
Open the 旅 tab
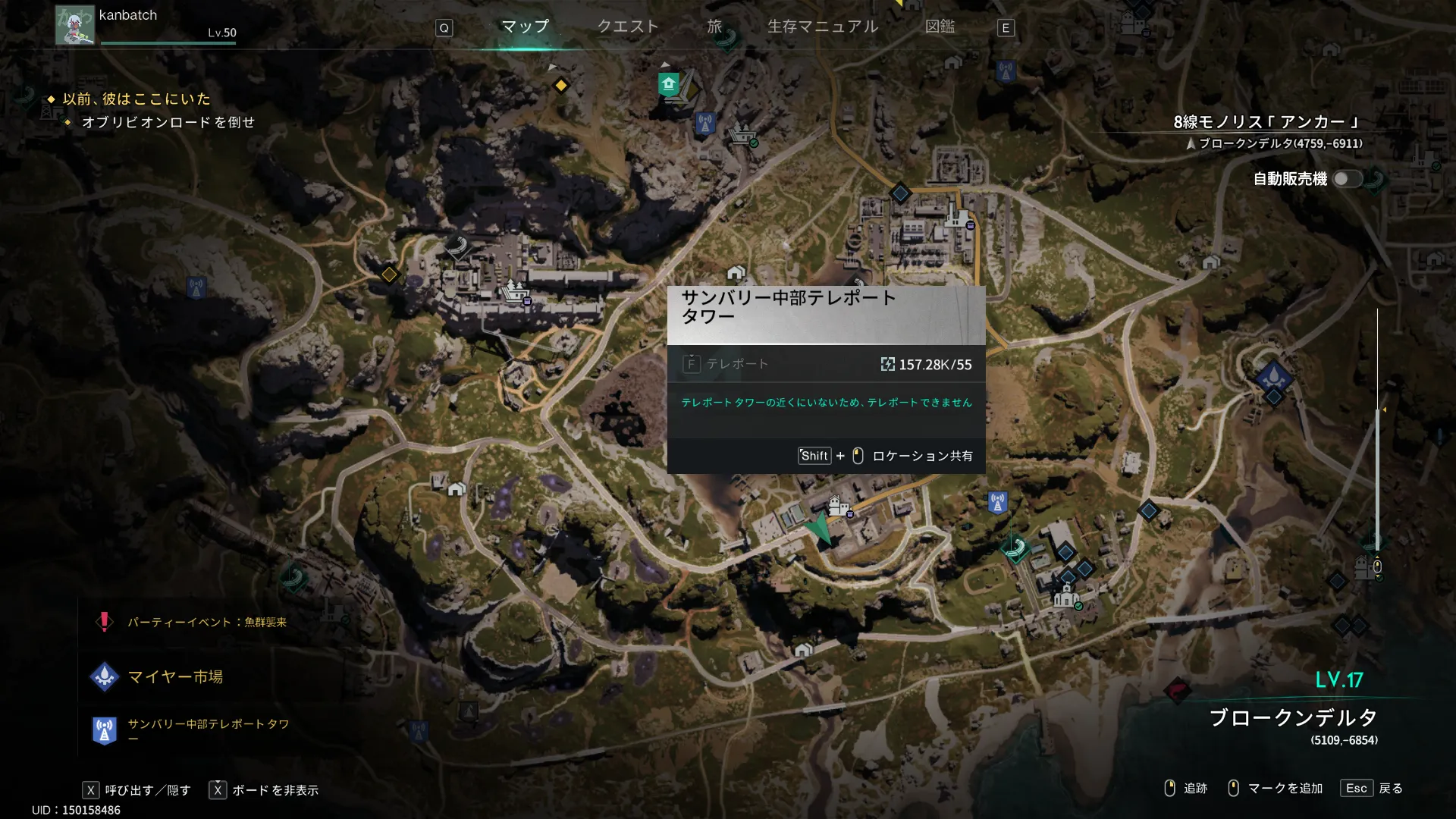(714, 27)
